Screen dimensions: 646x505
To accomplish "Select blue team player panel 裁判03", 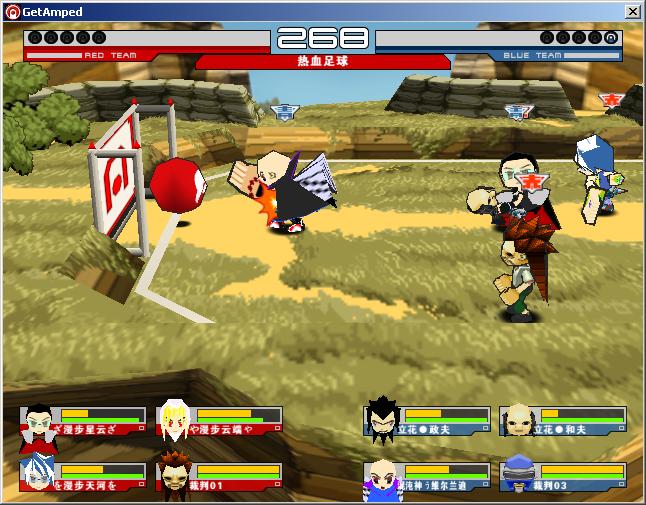I will coord(563,476).
